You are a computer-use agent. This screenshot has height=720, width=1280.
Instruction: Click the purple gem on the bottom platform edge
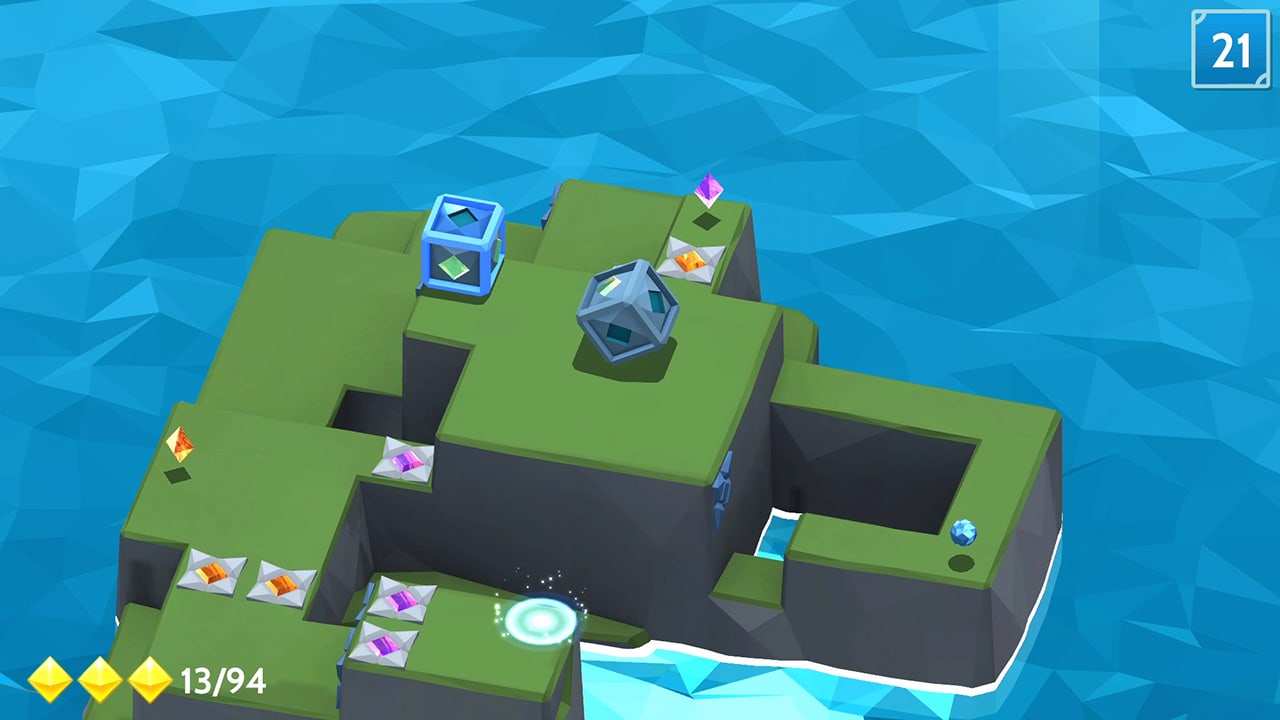coord(385,642)
